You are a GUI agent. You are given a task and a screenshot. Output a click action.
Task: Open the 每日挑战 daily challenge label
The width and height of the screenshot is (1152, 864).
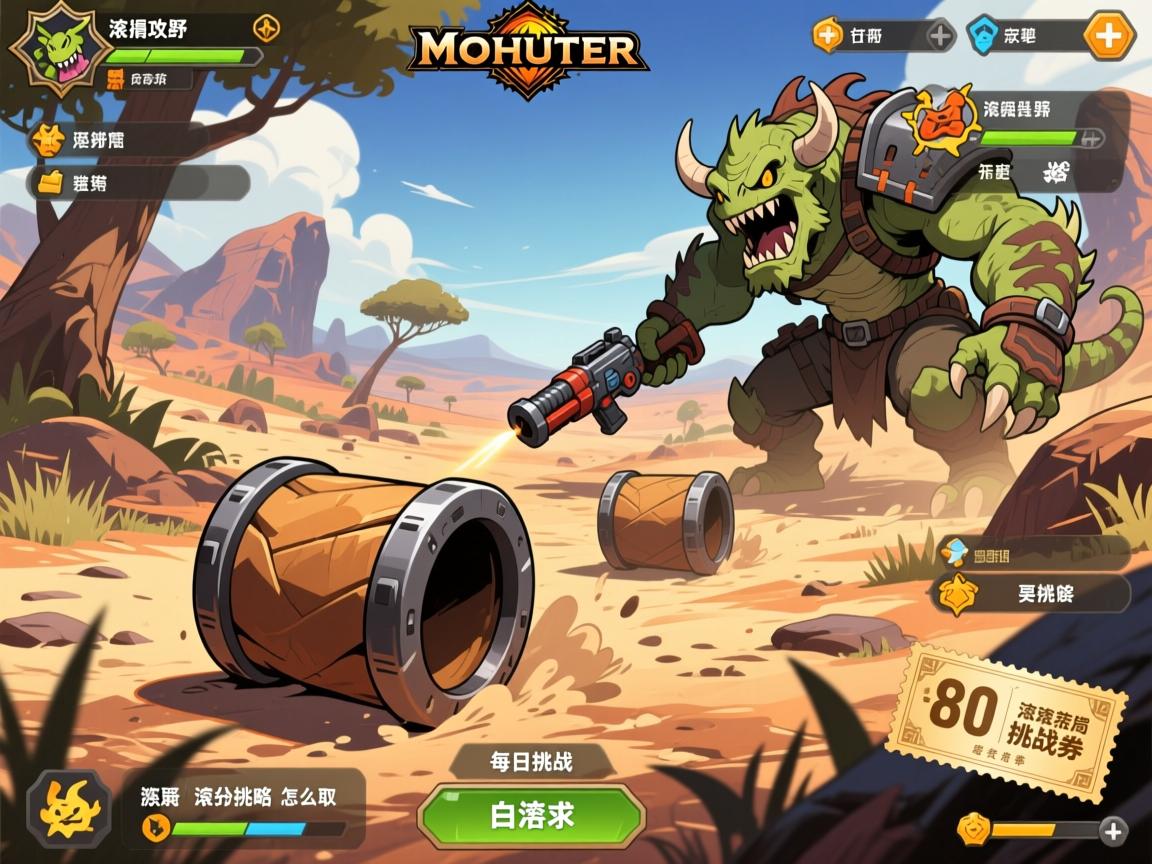531,762
